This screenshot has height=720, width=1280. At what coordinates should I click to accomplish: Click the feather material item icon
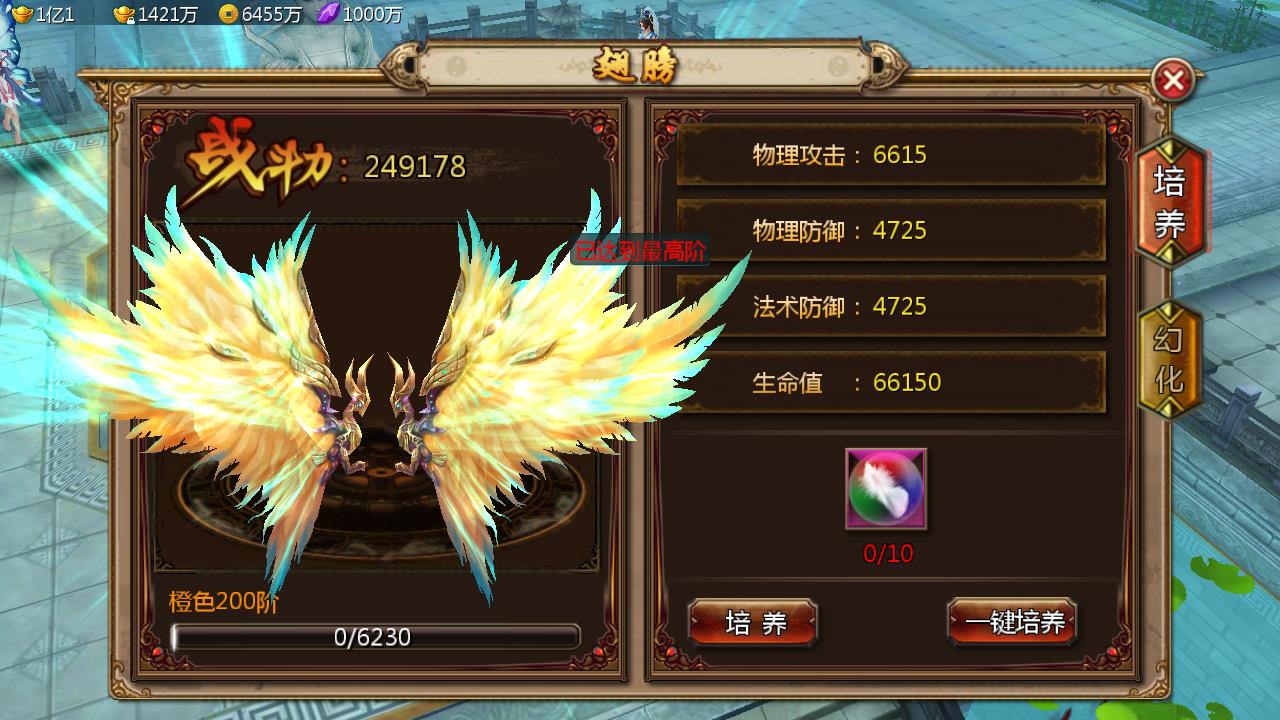click(884, 488)
